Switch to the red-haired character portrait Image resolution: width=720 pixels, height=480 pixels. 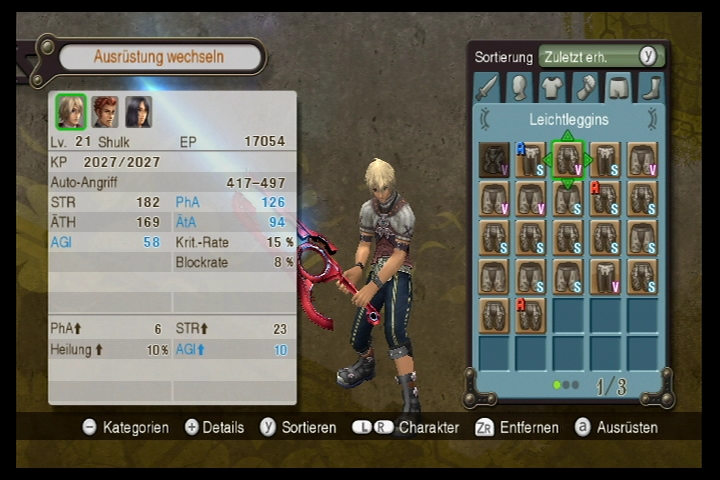click(105, 111)
